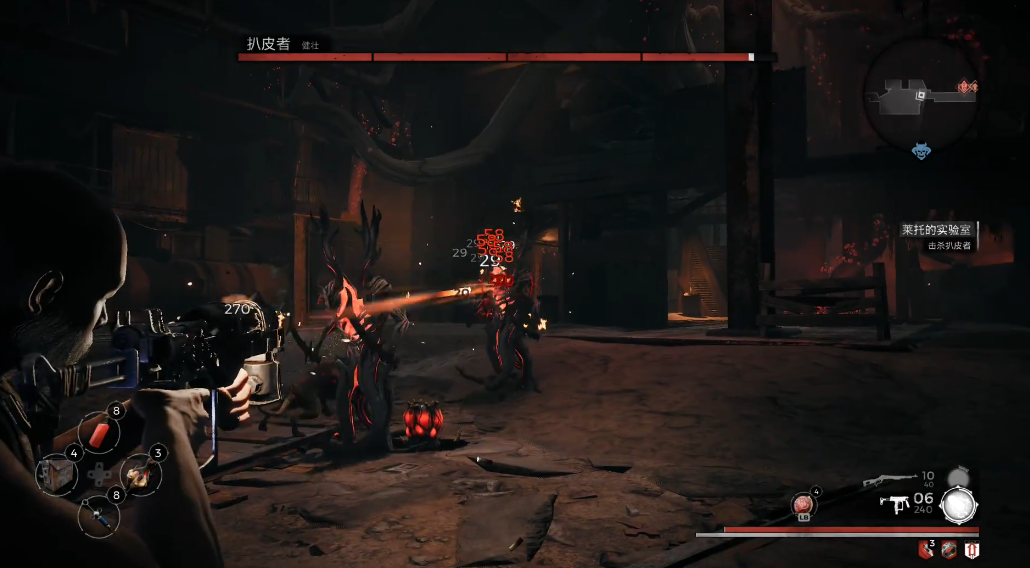
Task: Select the red shotgun-shell consumable slot
Action: tap(100, 433)
